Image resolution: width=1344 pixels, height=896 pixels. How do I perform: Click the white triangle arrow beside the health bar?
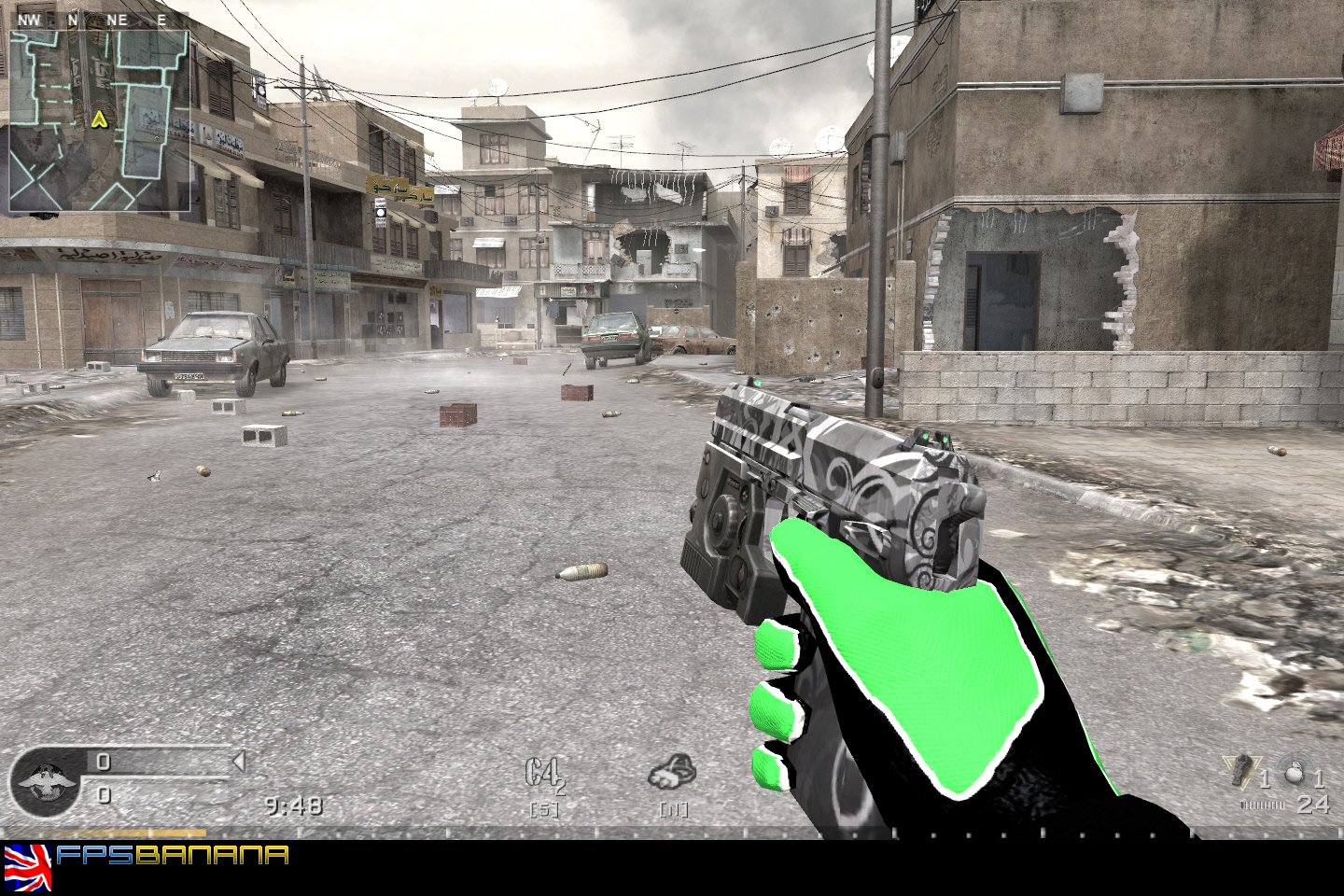coord(239,762)
